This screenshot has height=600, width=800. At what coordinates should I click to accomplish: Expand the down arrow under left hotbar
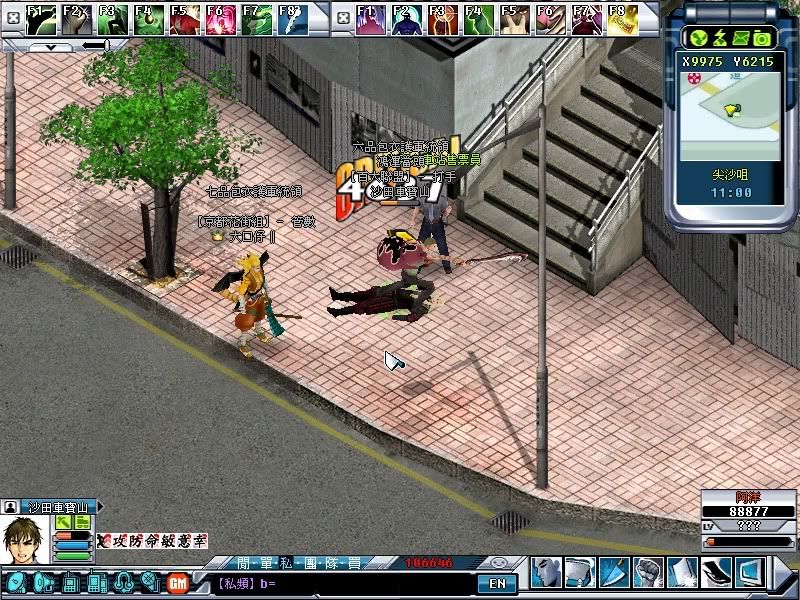pos(50,46)
